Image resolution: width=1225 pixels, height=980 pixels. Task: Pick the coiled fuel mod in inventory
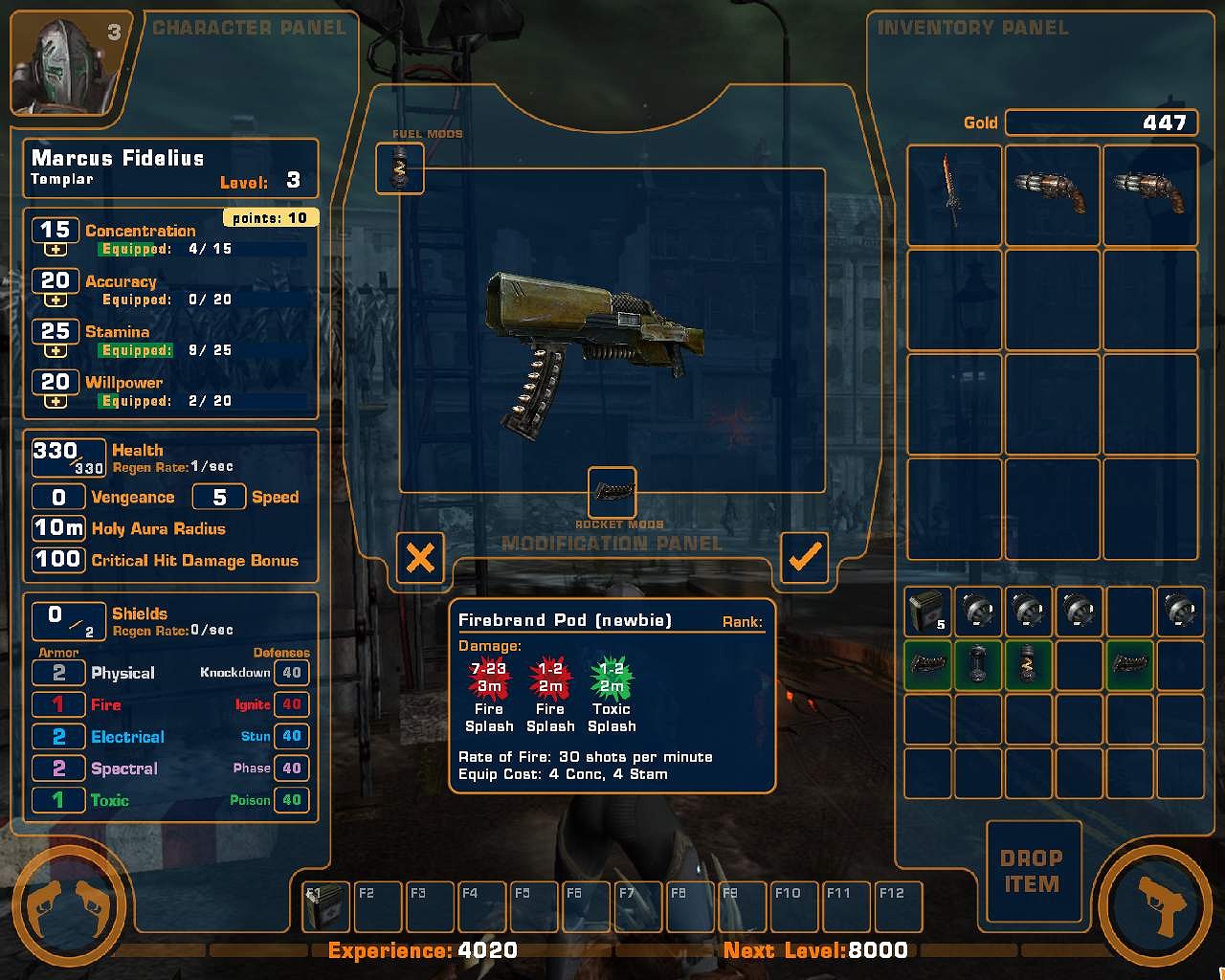point(1027,664)
